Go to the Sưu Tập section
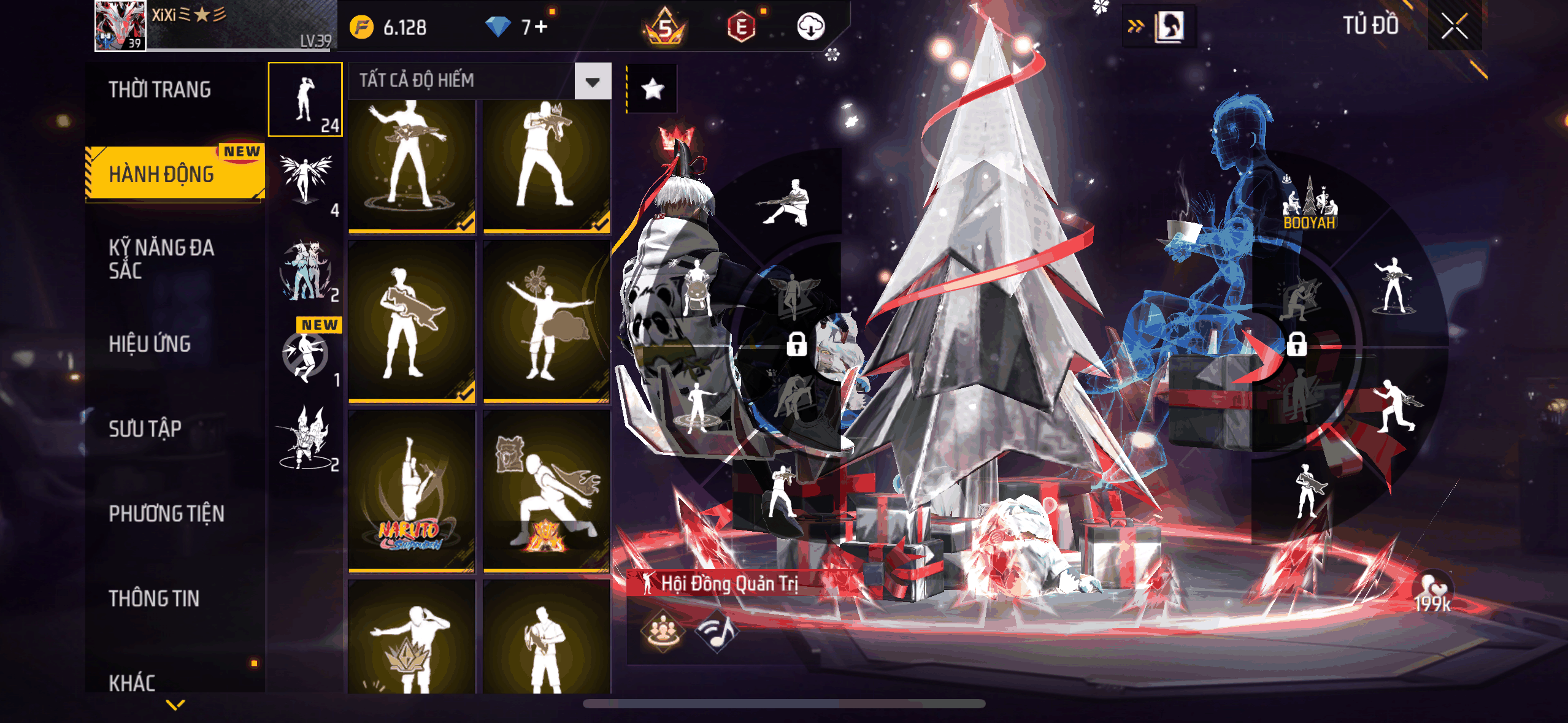The image size is (1568, 723). pos(145,429)
